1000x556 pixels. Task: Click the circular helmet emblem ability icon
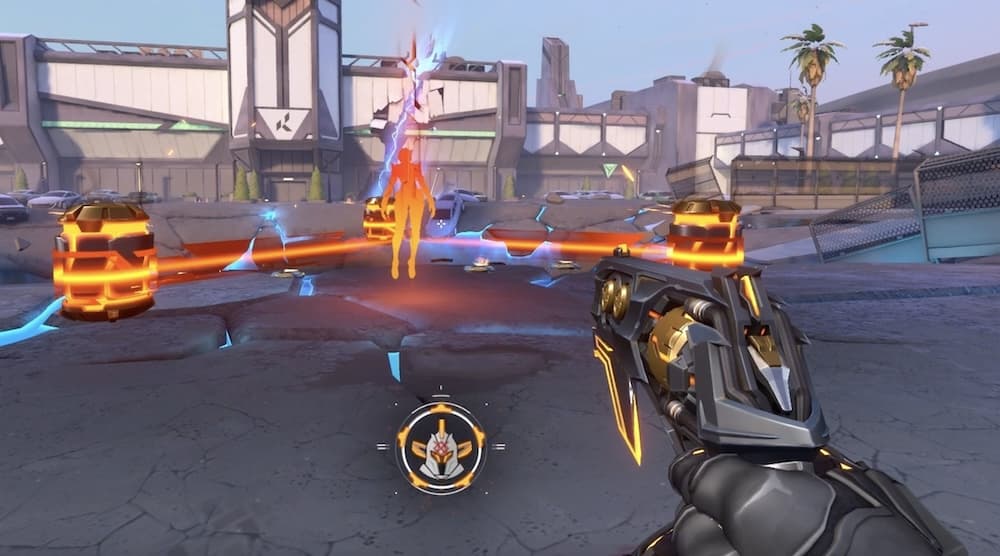(x=440, y=446)
